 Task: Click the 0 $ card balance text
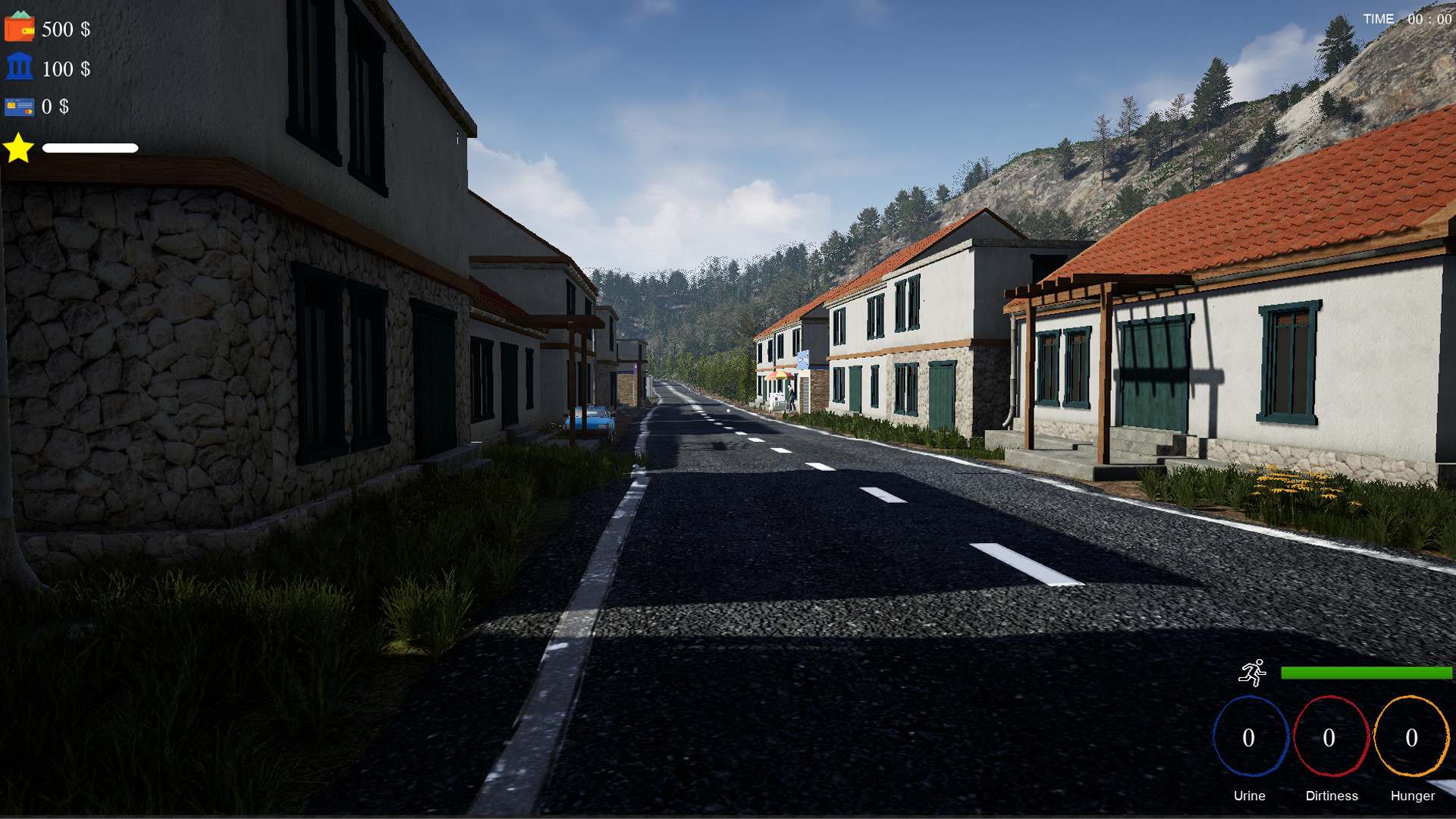[56, 107]
